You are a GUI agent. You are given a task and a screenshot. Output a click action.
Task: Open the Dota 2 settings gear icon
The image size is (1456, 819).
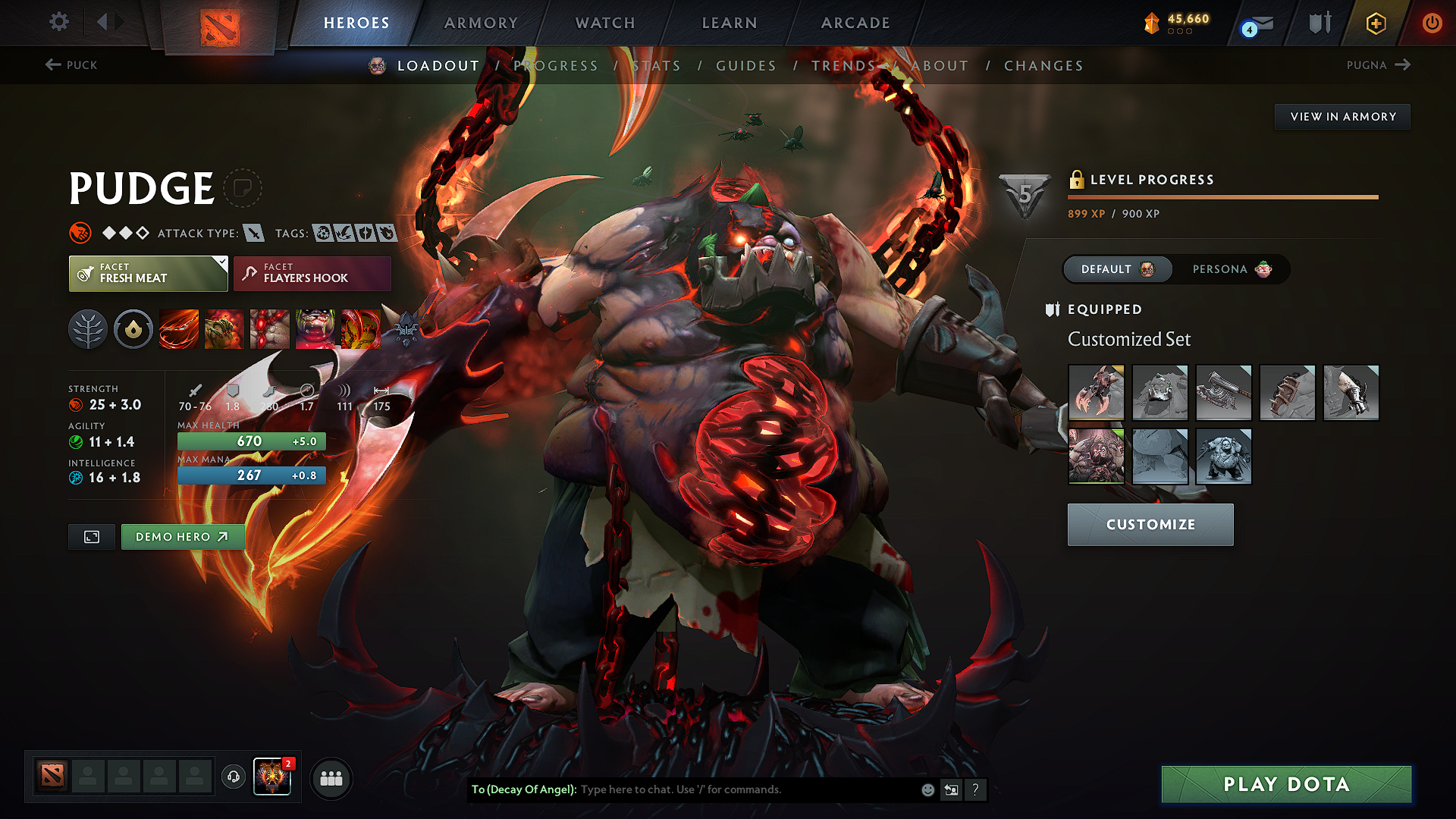tap(58, 22)
